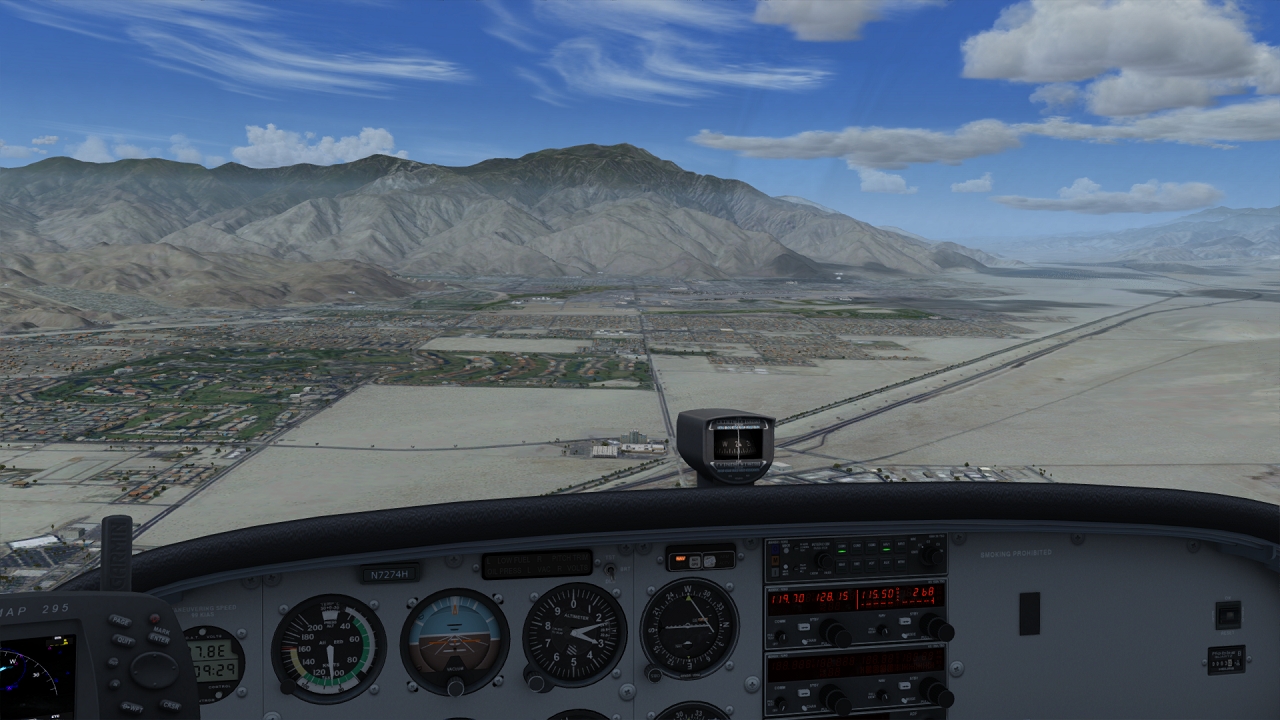
Task: Toggle the COM1 button on the audio panel
Action: (x=842, y=546)
